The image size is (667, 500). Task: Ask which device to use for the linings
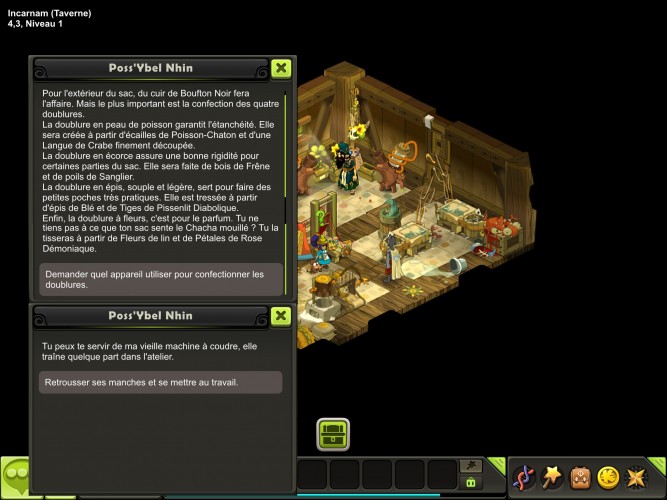click(x=160, y=279)
